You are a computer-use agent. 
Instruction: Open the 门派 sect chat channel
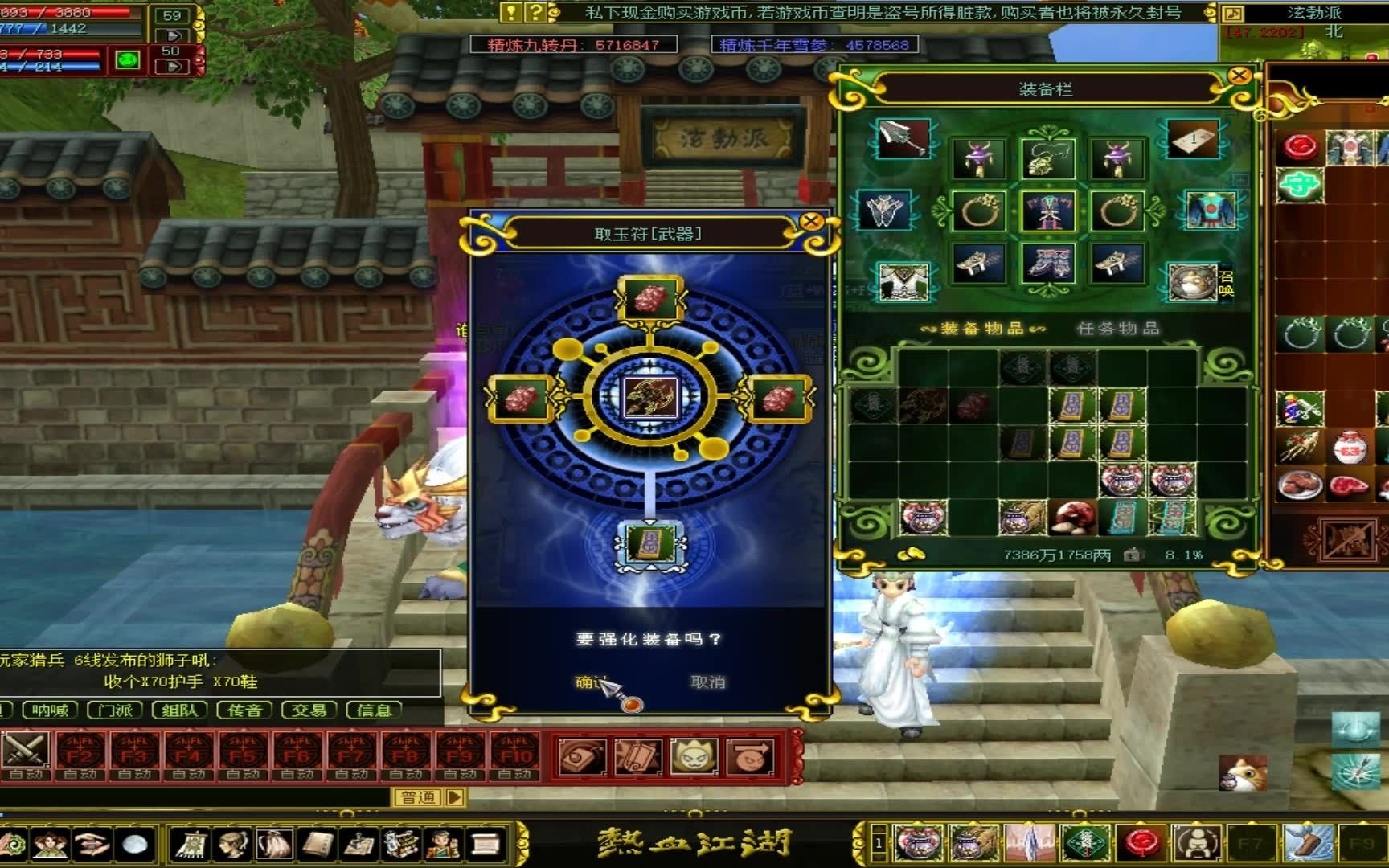click(115, 710)
